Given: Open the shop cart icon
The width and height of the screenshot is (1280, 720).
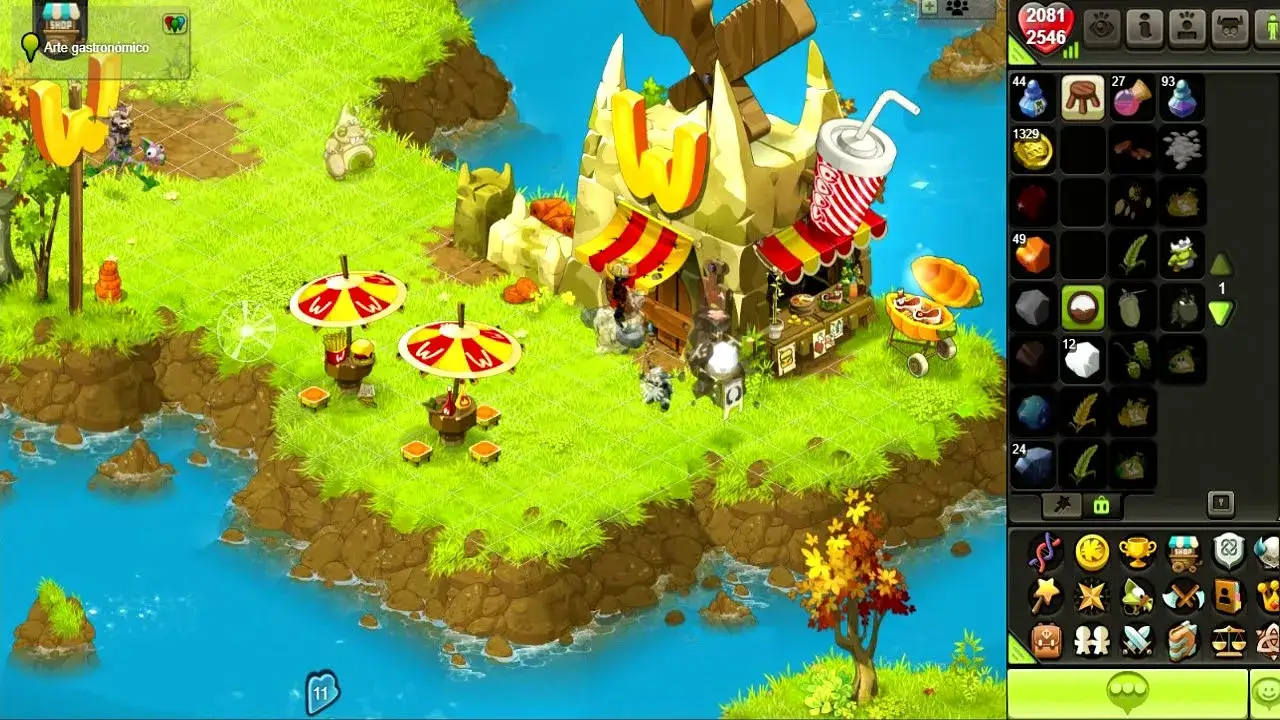Looking at the screenshot, I should click(1184, 553).
